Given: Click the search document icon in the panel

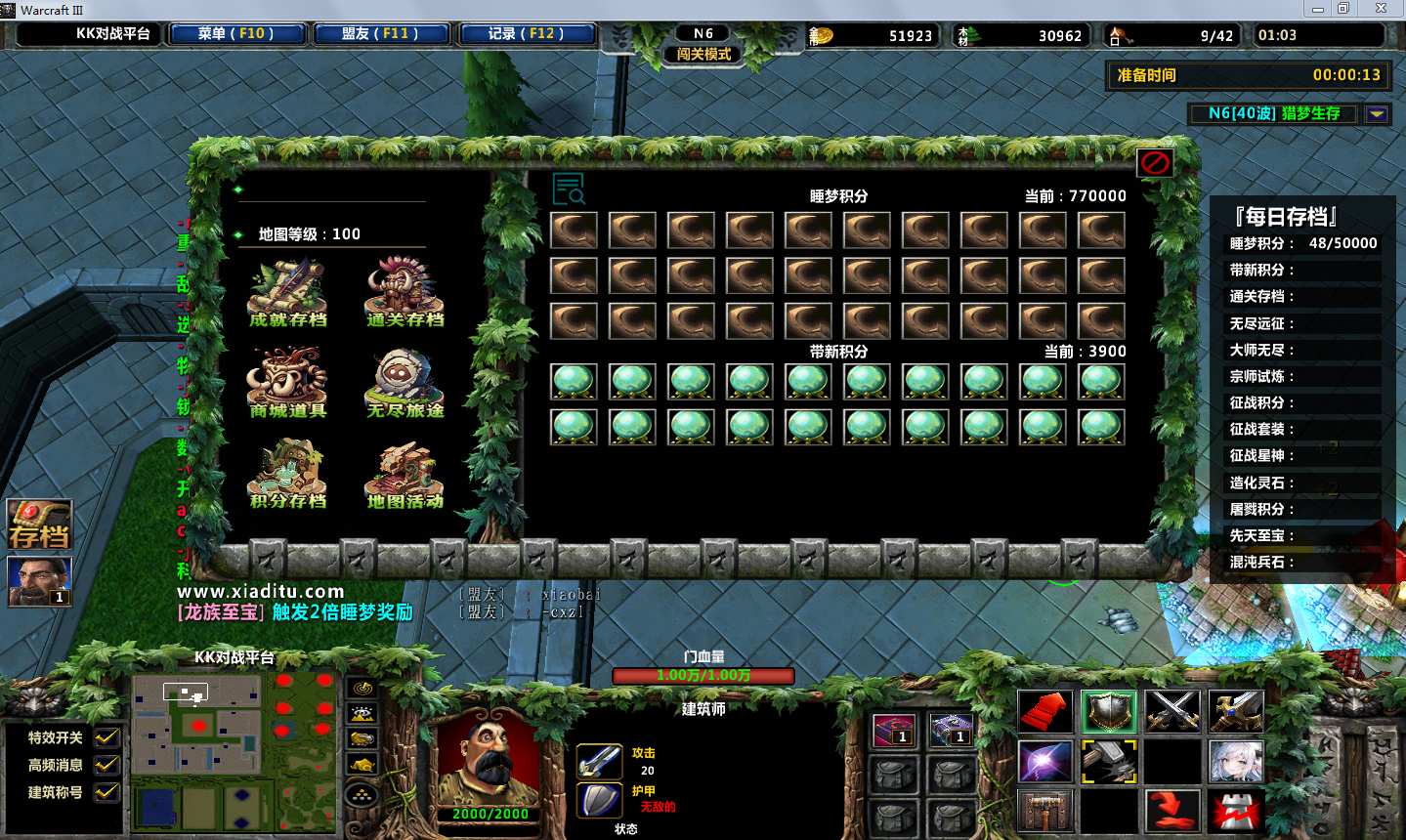Looking at the screenshot, I should pyautogui.click(x=568, y=189).
